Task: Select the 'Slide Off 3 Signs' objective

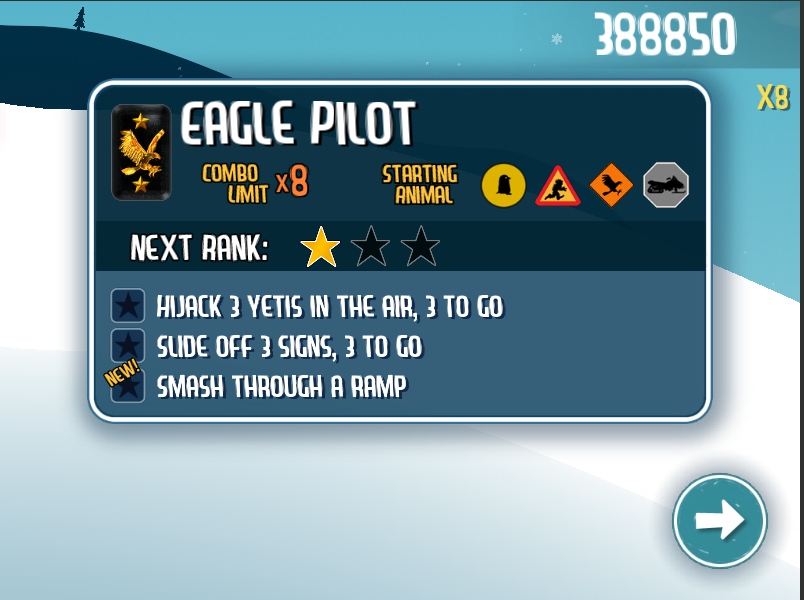Action: (289, 346)
